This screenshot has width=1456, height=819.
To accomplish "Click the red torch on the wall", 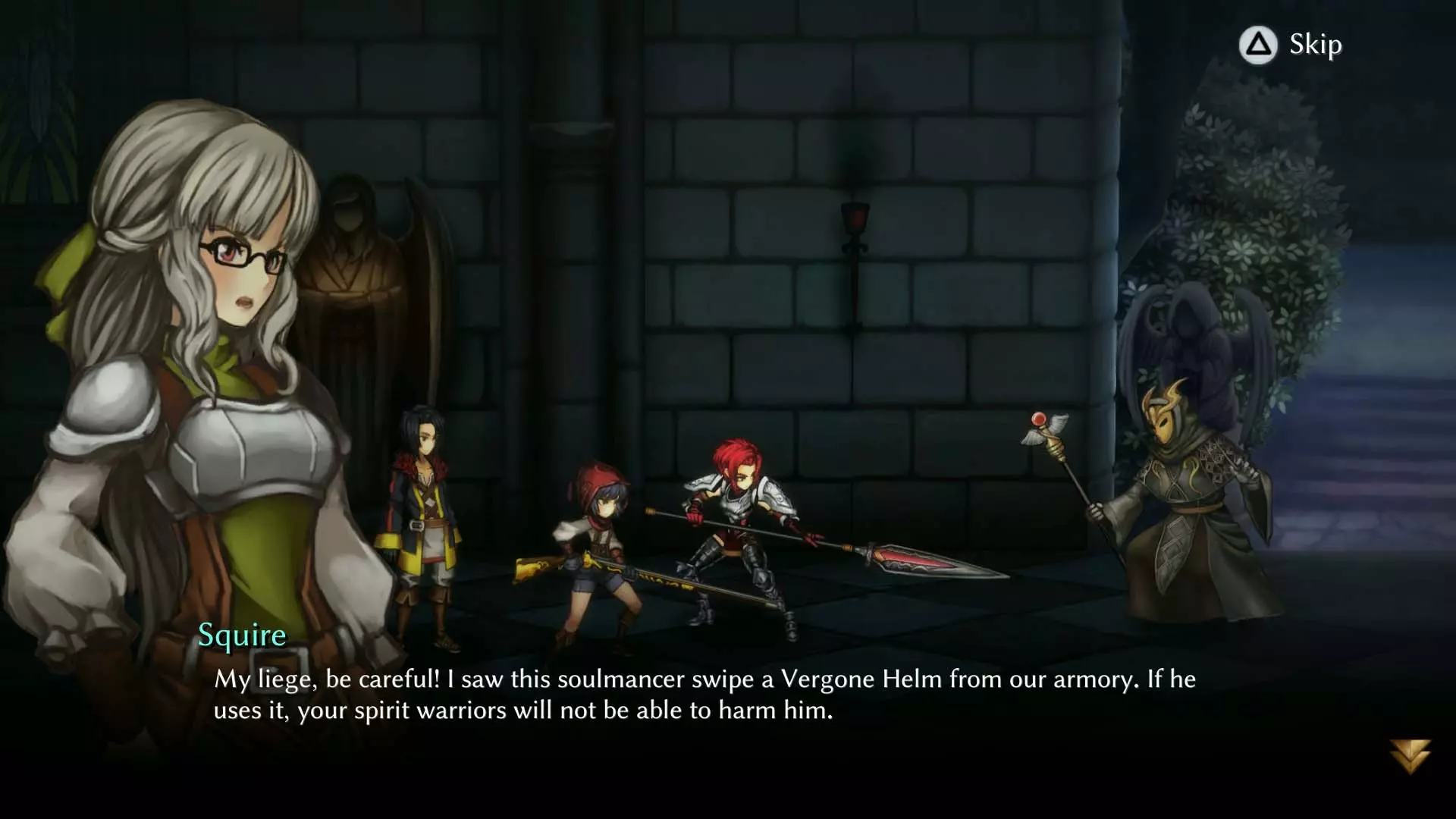I will tap(853, 216).
